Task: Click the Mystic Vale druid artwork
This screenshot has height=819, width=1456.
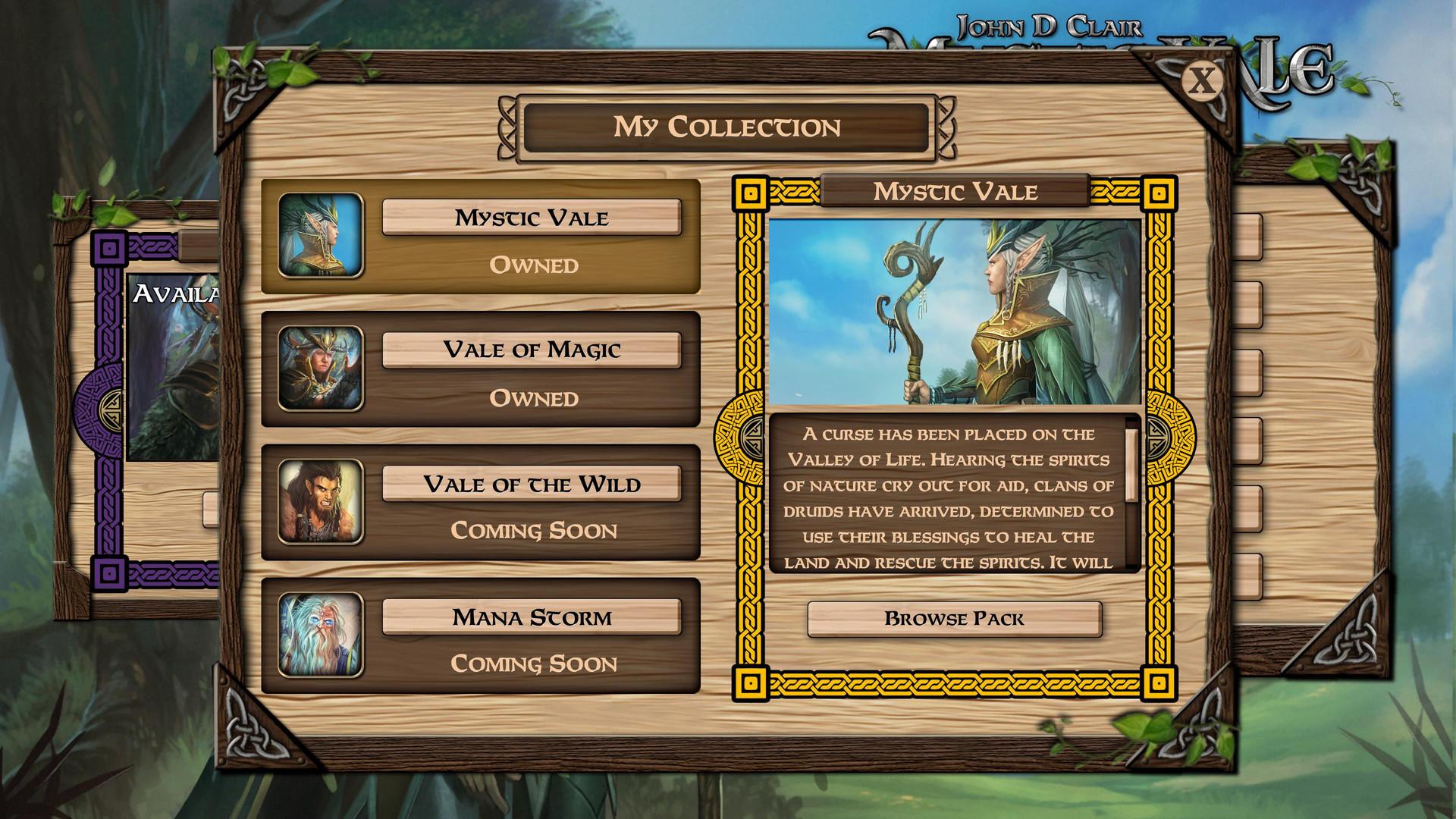Action: pos(953,311)
